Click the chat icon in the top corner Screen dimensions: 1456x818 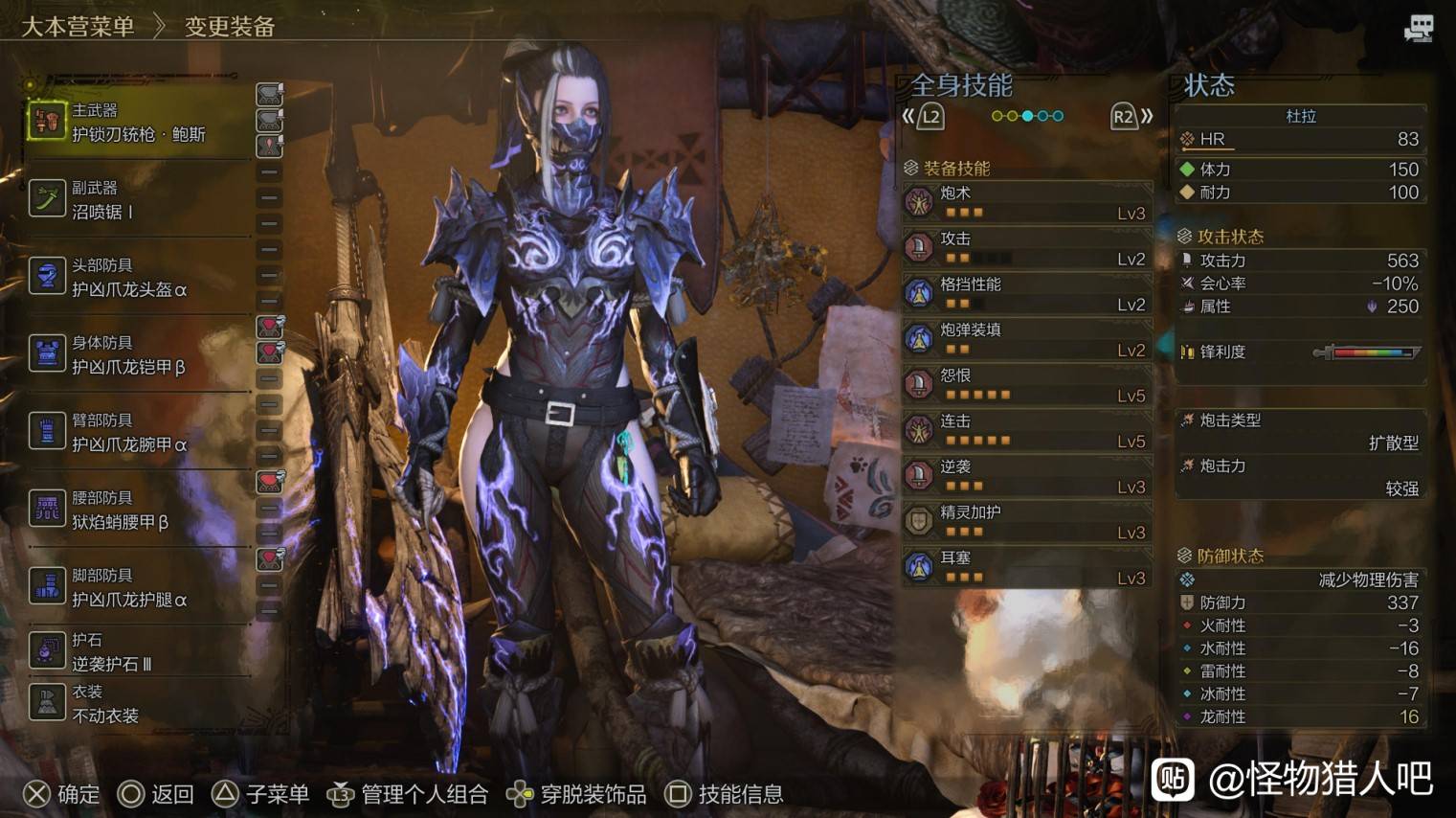pyautogui.click(x=1418, y=29)
